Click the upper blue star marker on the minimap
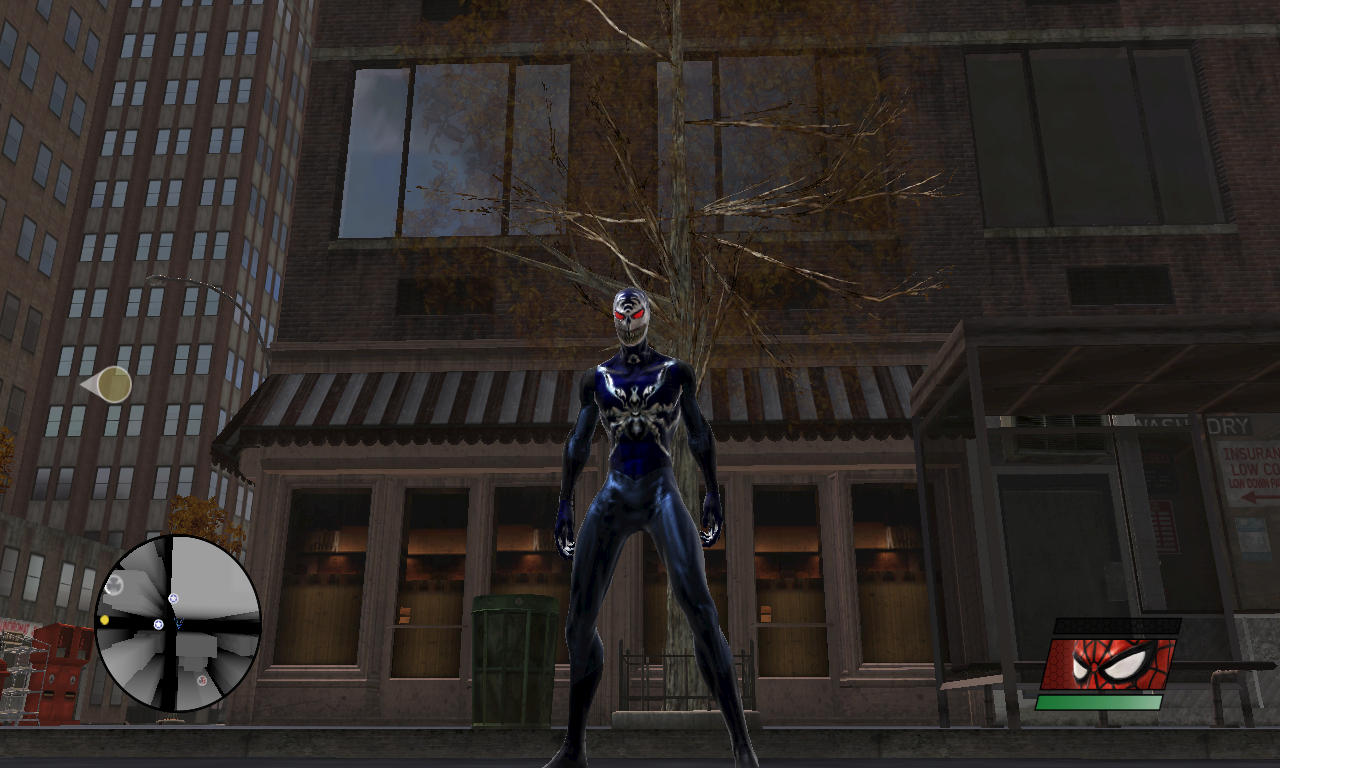 174,598
